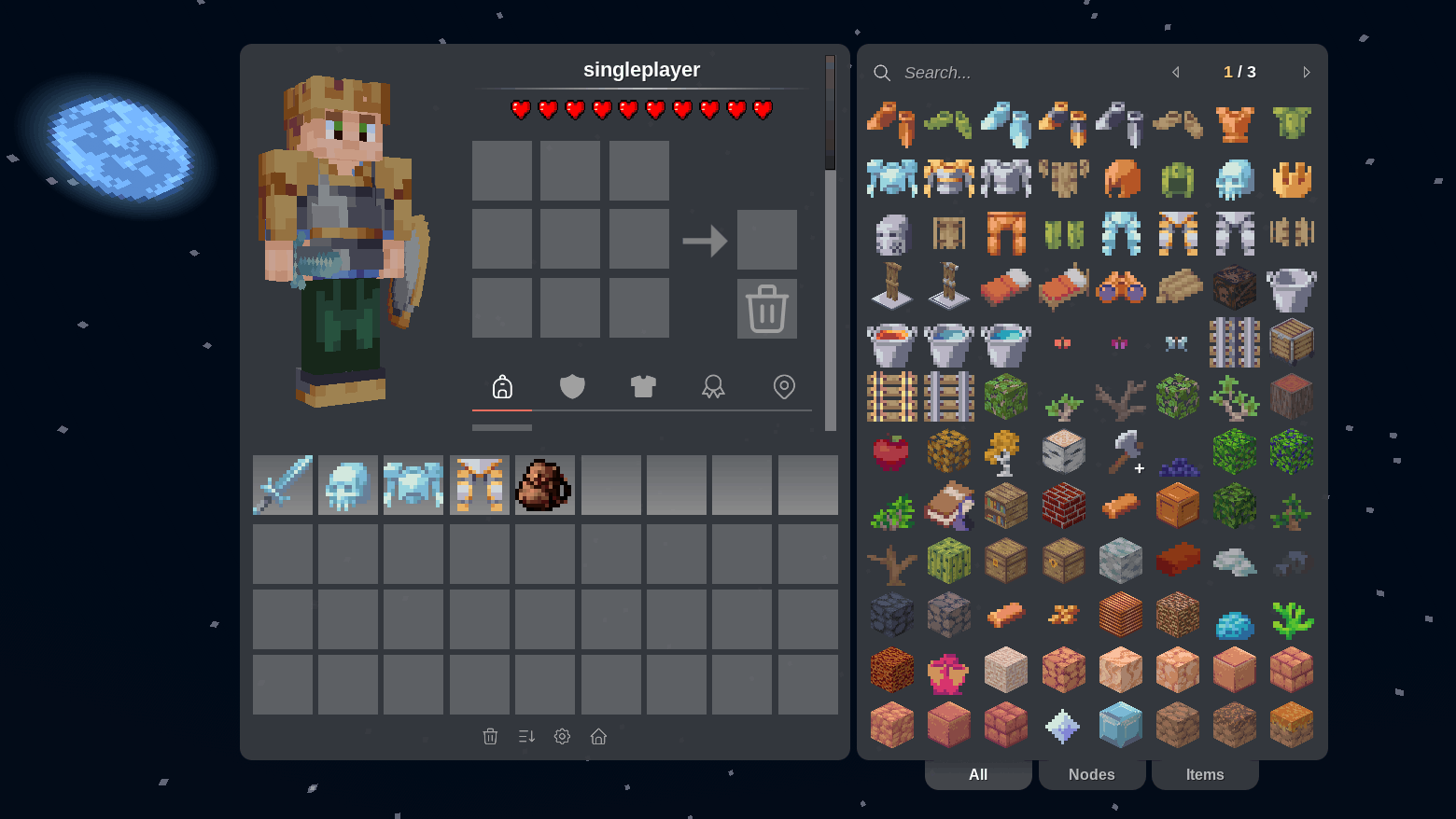The image size is (1456, 819).
Task: Choose the red brick block
Action: point(1063,507)
